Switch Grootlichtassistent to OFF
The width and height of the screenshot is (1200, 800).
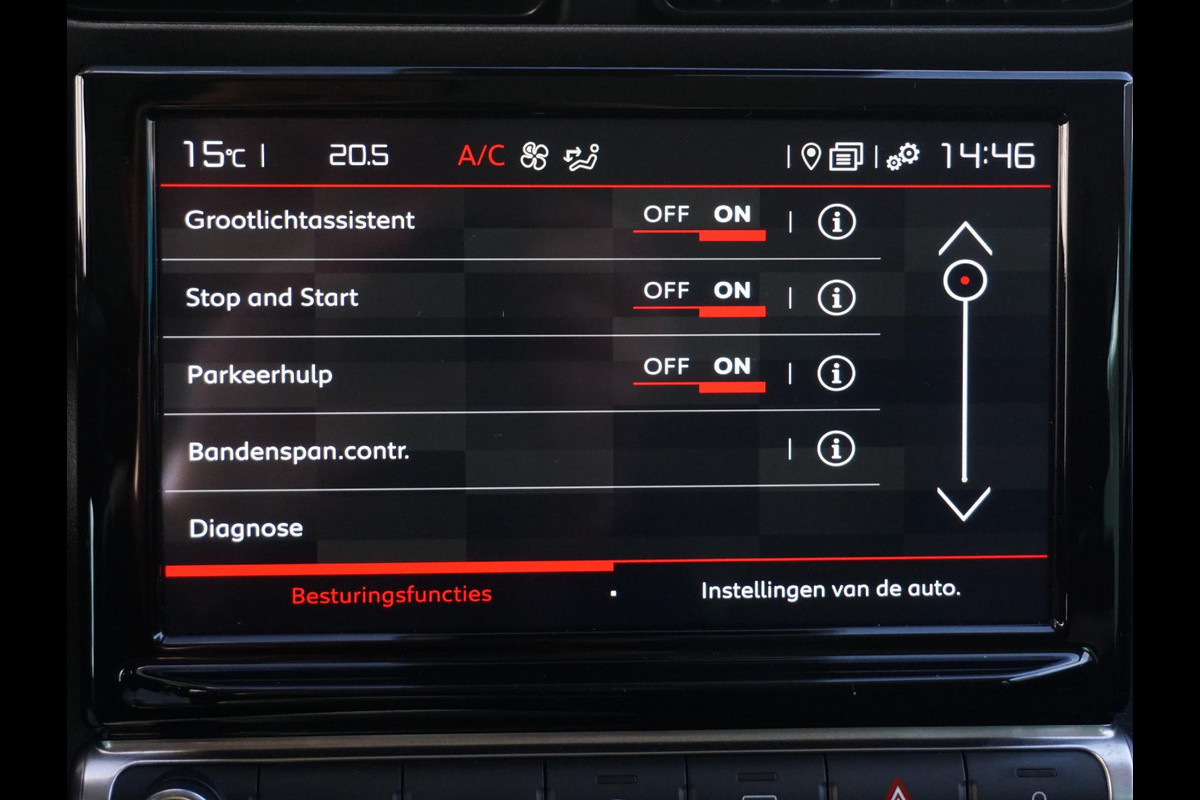click(x=666, y=215)
